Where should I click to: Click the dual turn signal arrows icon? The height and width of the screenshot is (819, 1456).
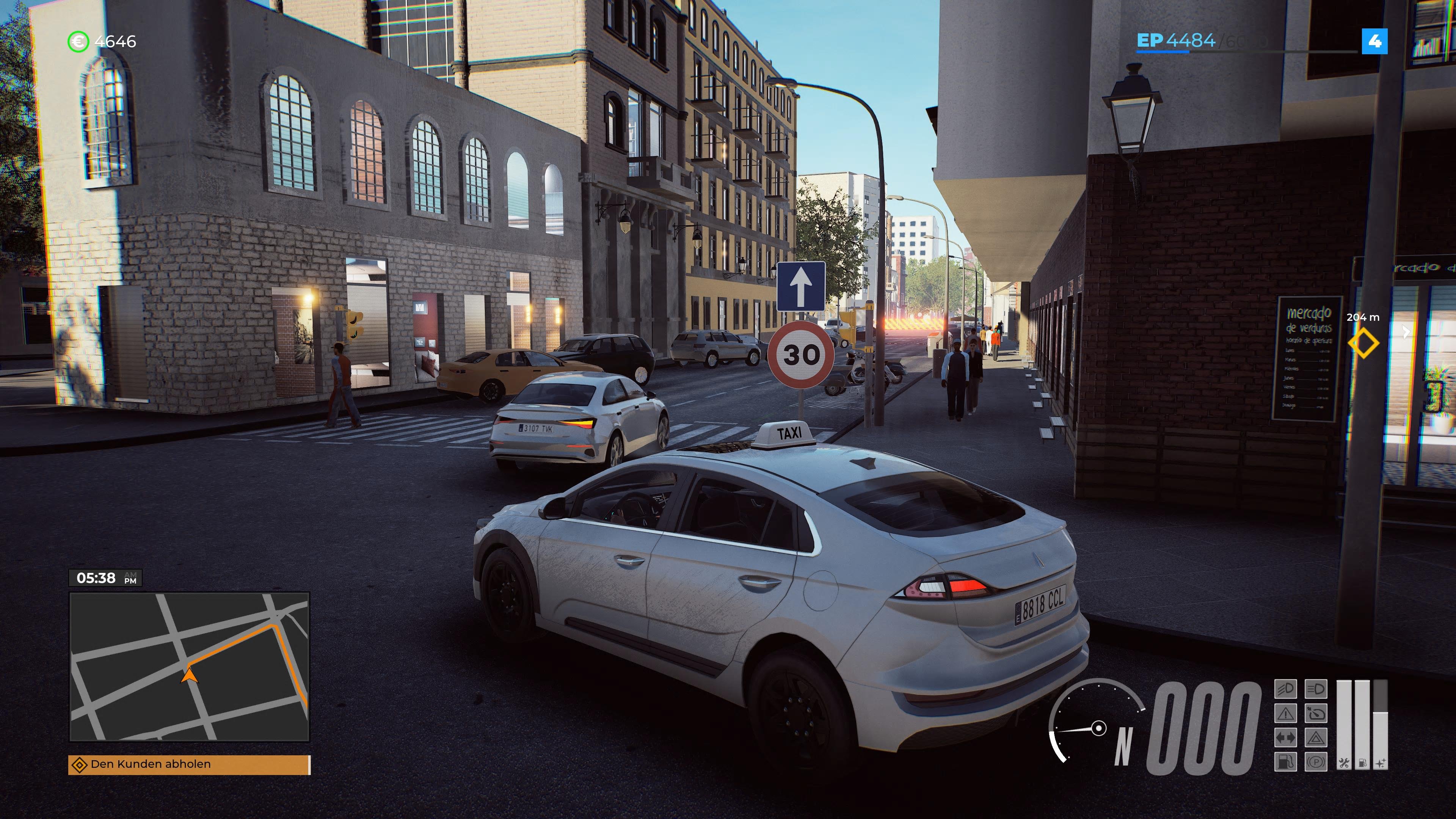[x=1286, y=738]
